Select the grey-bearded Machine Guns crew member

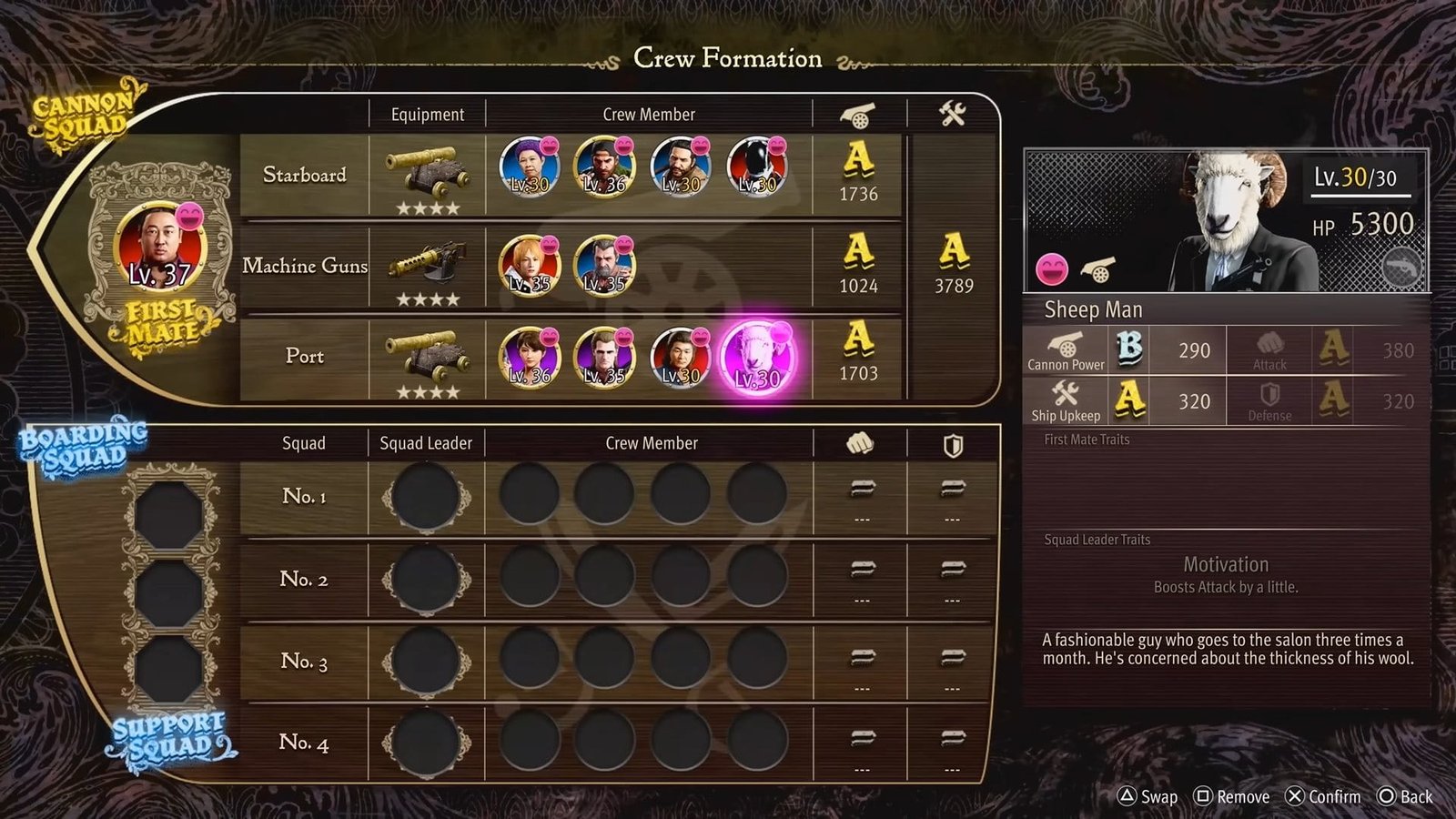click(x=605, y=265)
